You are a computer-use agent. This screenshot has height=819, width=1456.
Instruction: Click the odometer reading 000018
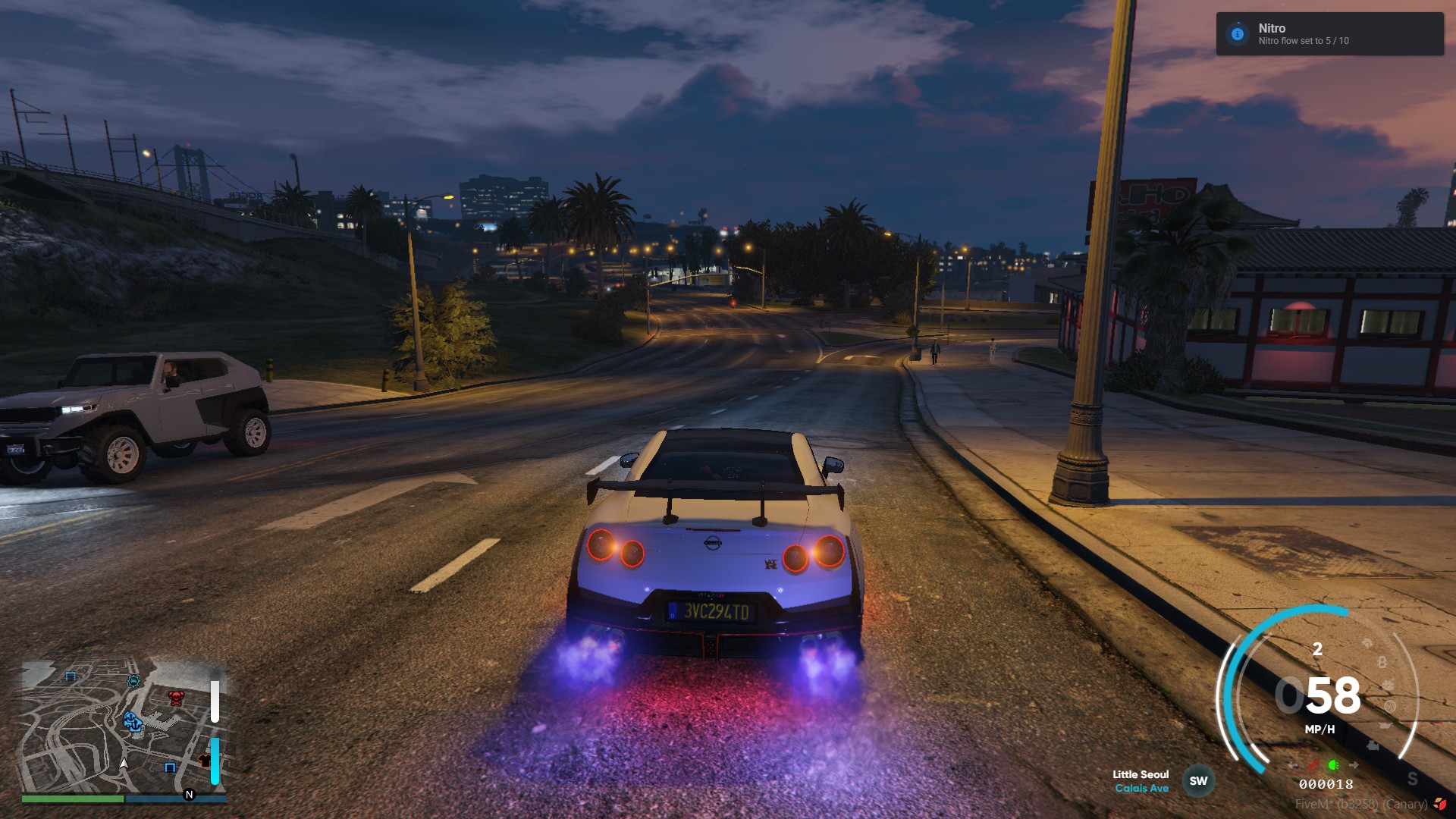[x=1326, y=783]
